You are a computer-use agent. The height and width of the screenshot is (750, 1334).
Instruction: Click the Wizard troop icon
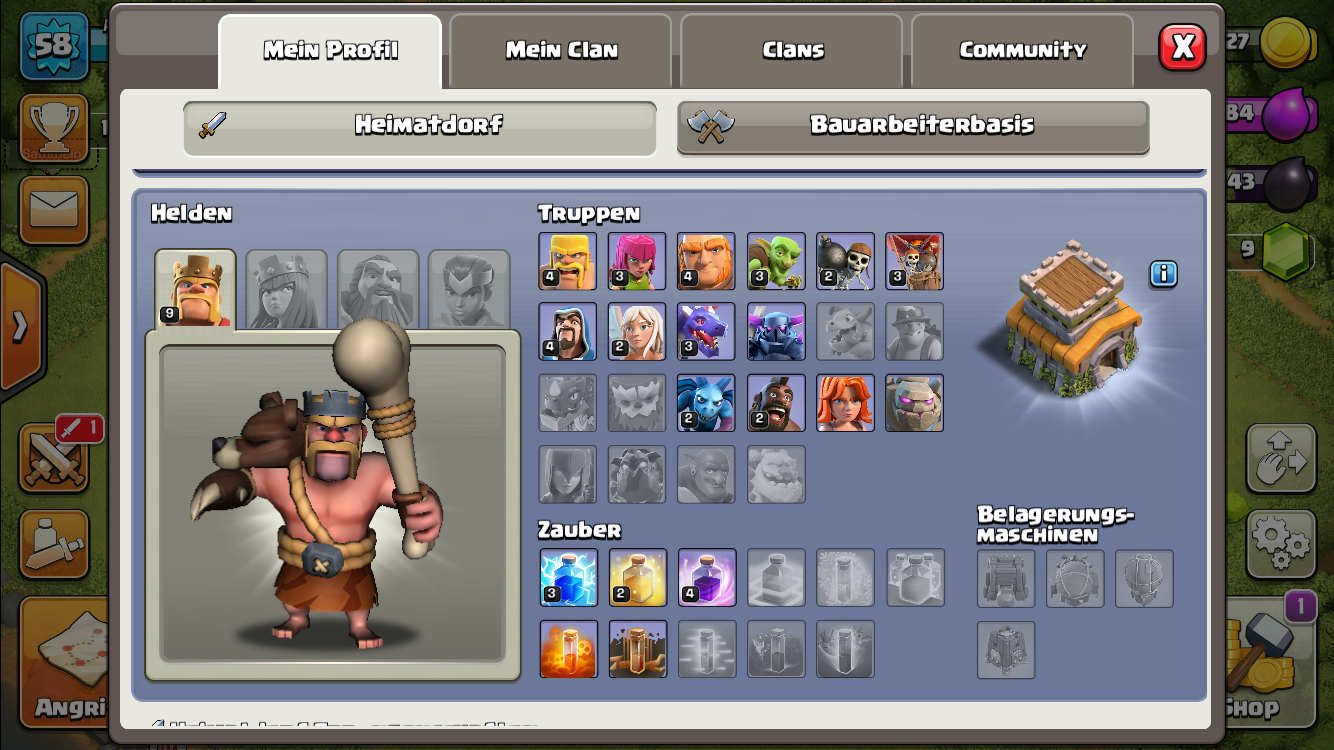click(x=567, y=331)
